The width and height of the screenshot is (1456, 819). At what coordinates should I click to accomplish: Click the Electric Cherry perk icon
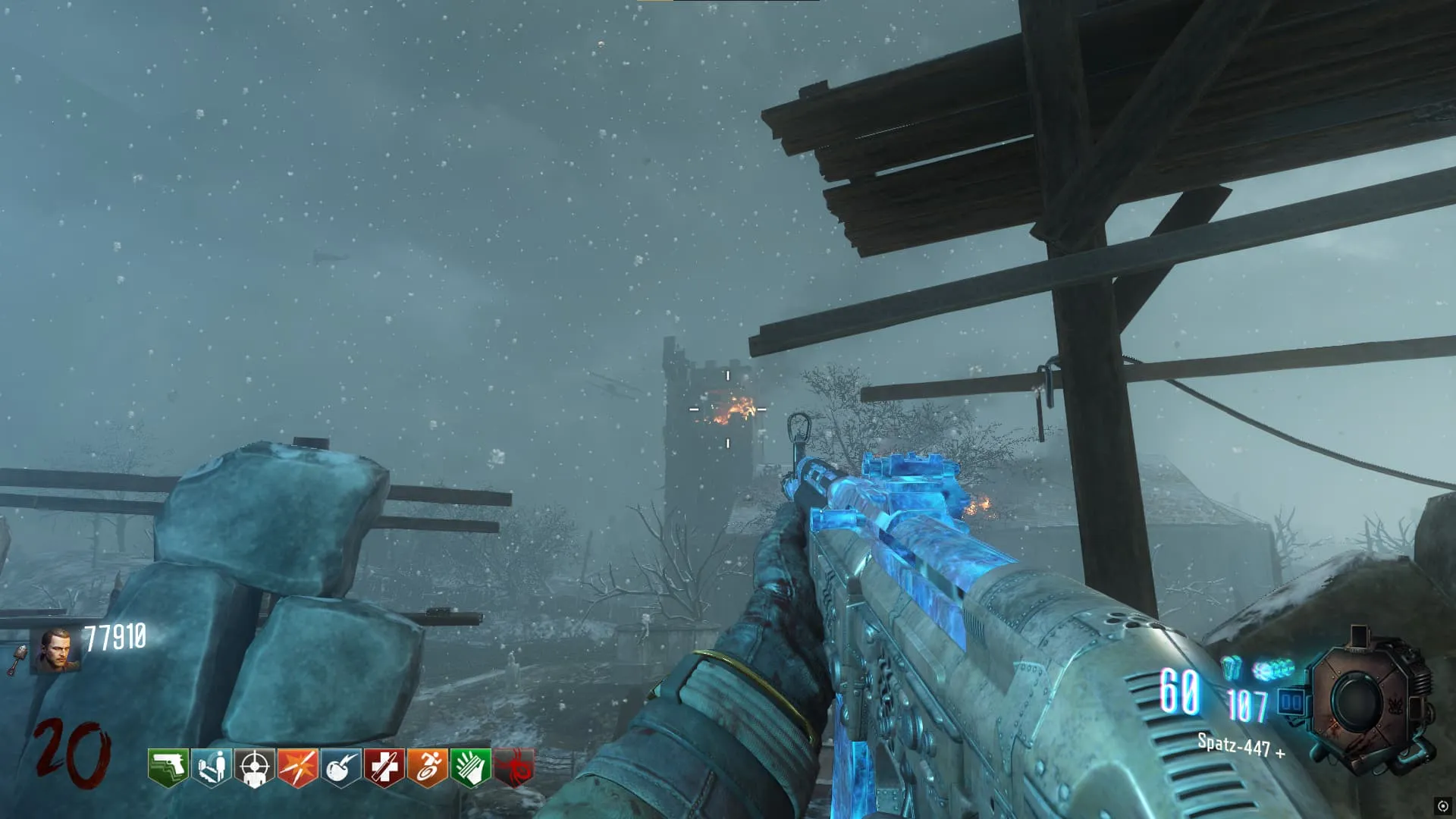[340, 767]
